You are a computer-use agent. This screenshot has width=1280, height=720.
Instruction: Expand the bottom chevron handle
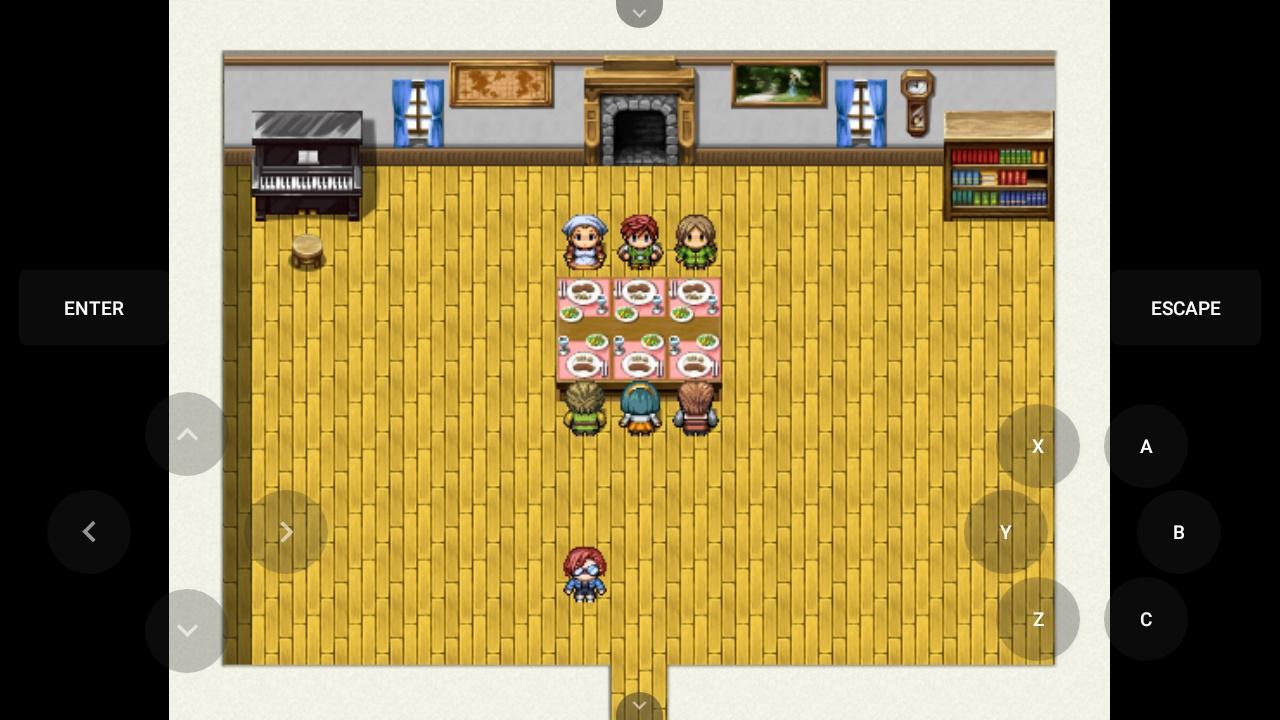pyautogui.click(x=639, y=707)
